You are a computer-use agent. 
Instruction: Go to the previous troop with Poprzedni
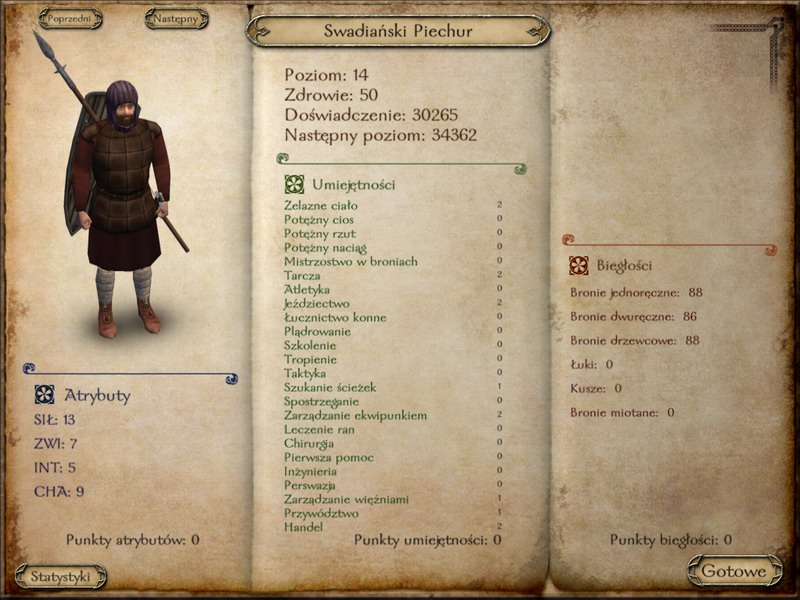[x=70, y=19]
